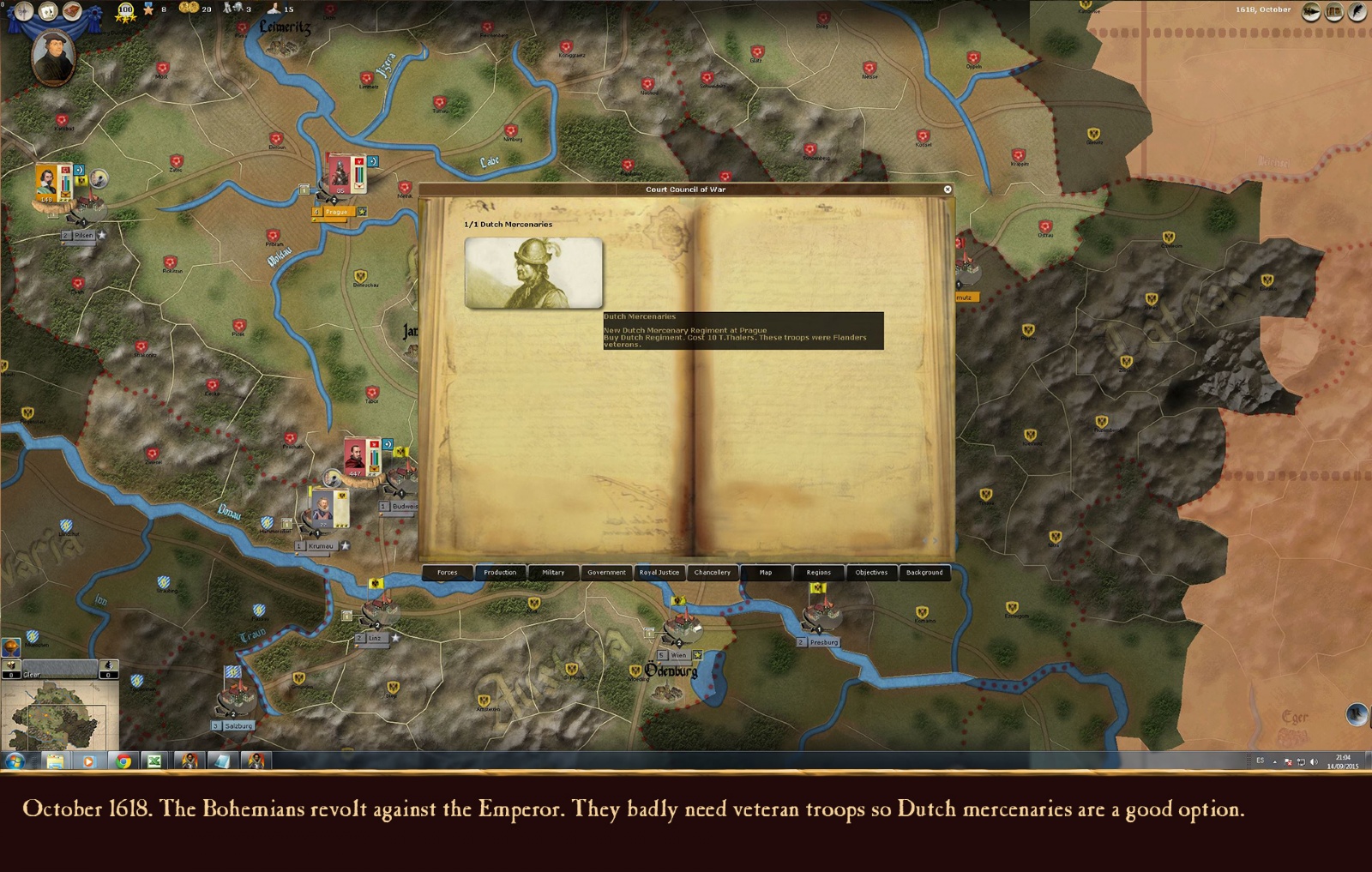Click the feather quill round button
Screen dimensions: 1372x872
point(1357,11)
